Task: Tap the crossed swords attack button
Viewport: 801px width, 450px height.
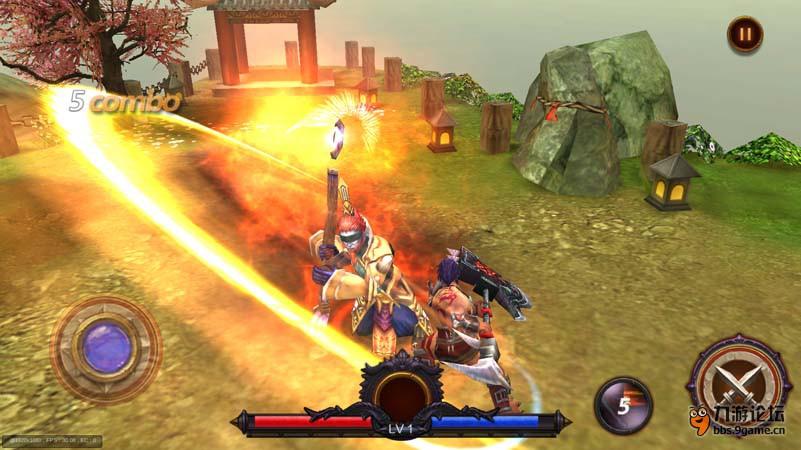Action: pos(740,382)
